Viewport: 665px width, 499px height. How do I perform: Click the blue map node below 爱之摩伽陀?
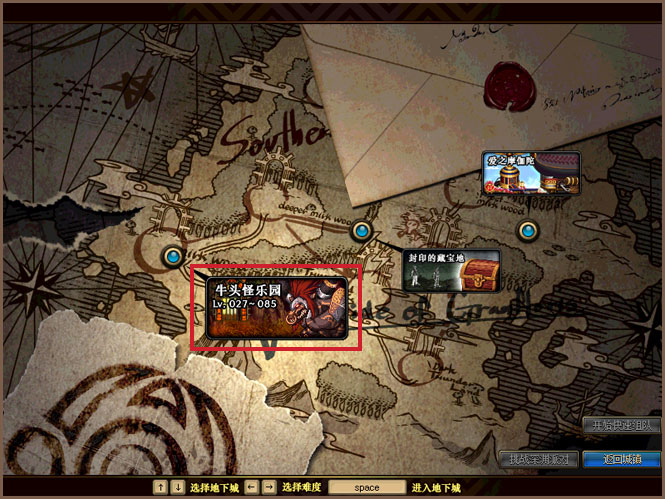(528, 230)
